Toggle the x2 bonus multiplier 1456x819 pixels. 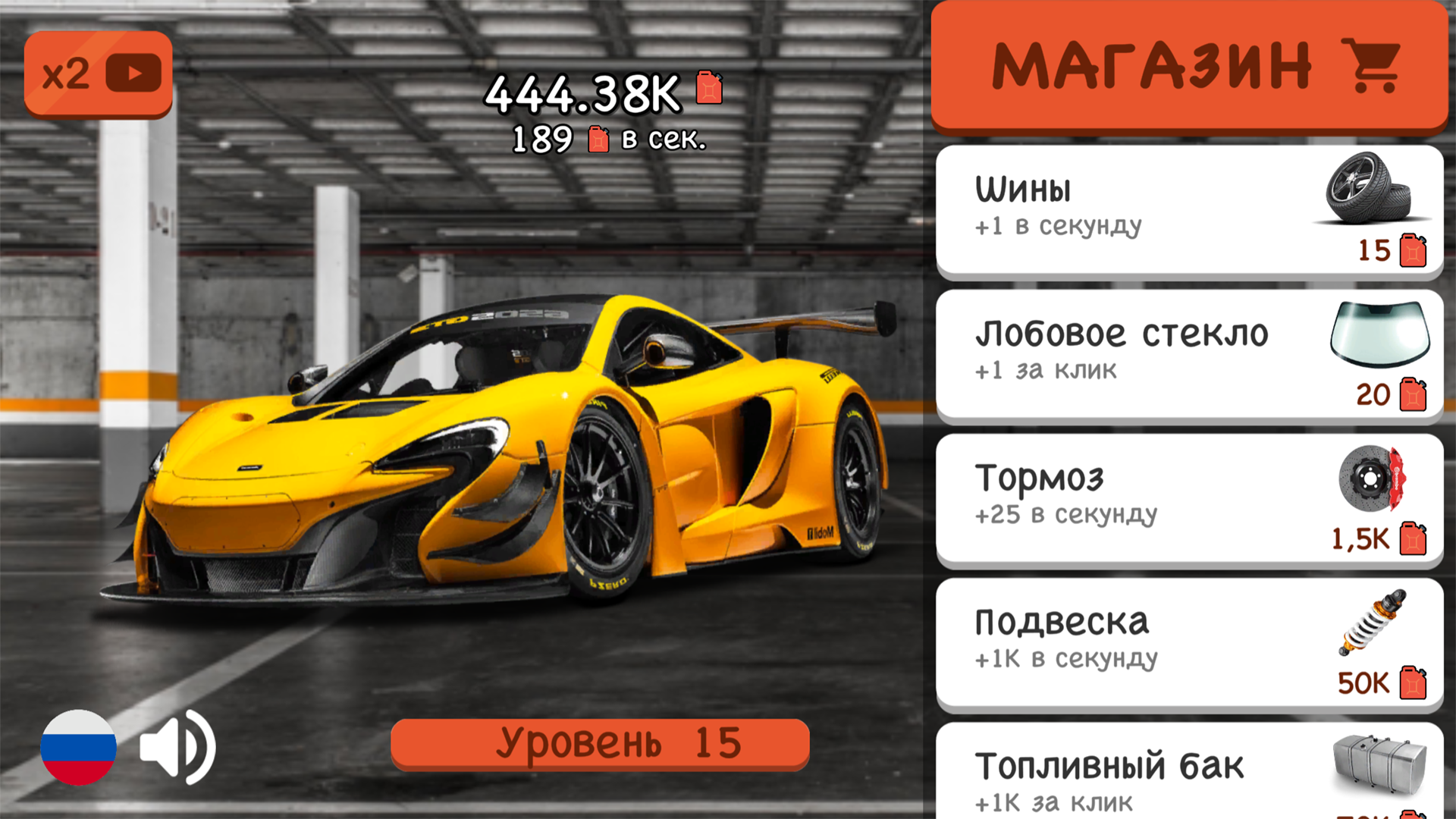click(97, 73)
